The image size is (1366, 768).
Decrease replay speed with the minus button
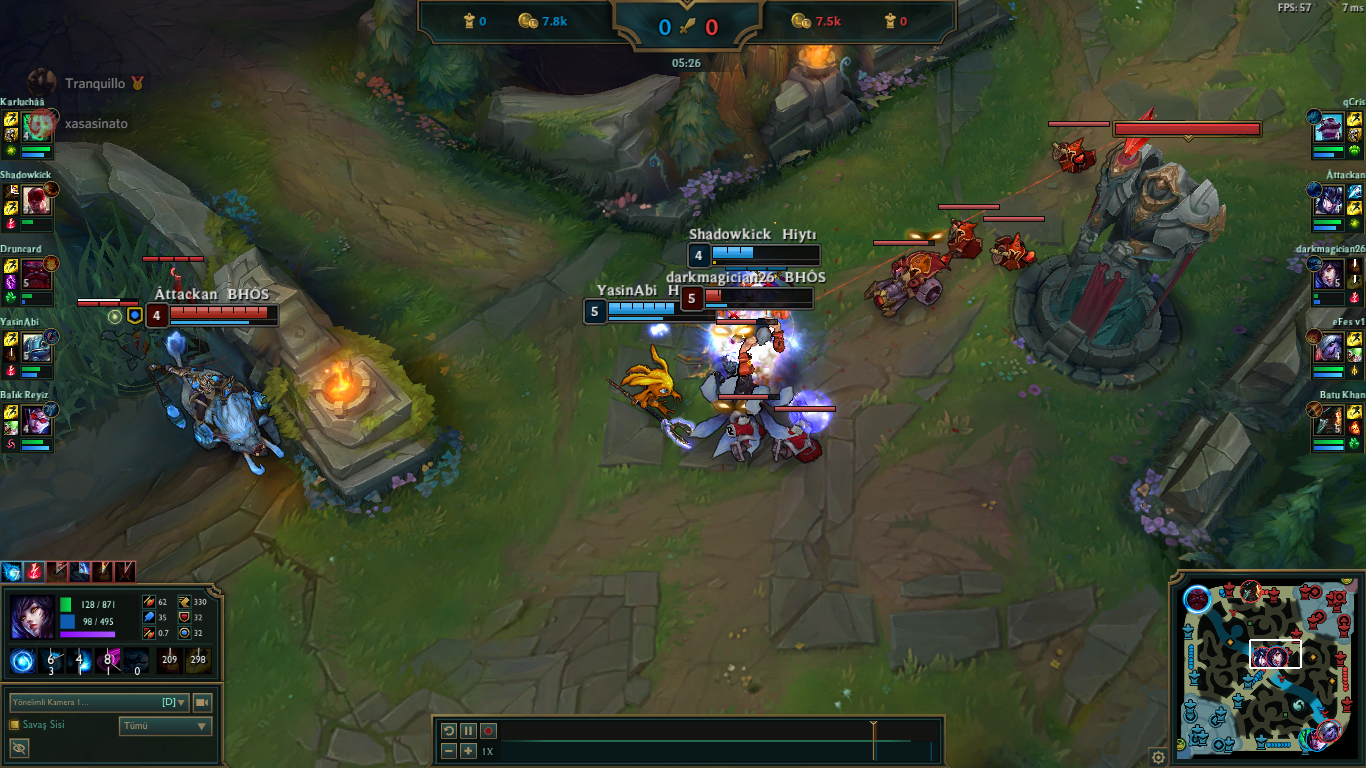(449, 751)
